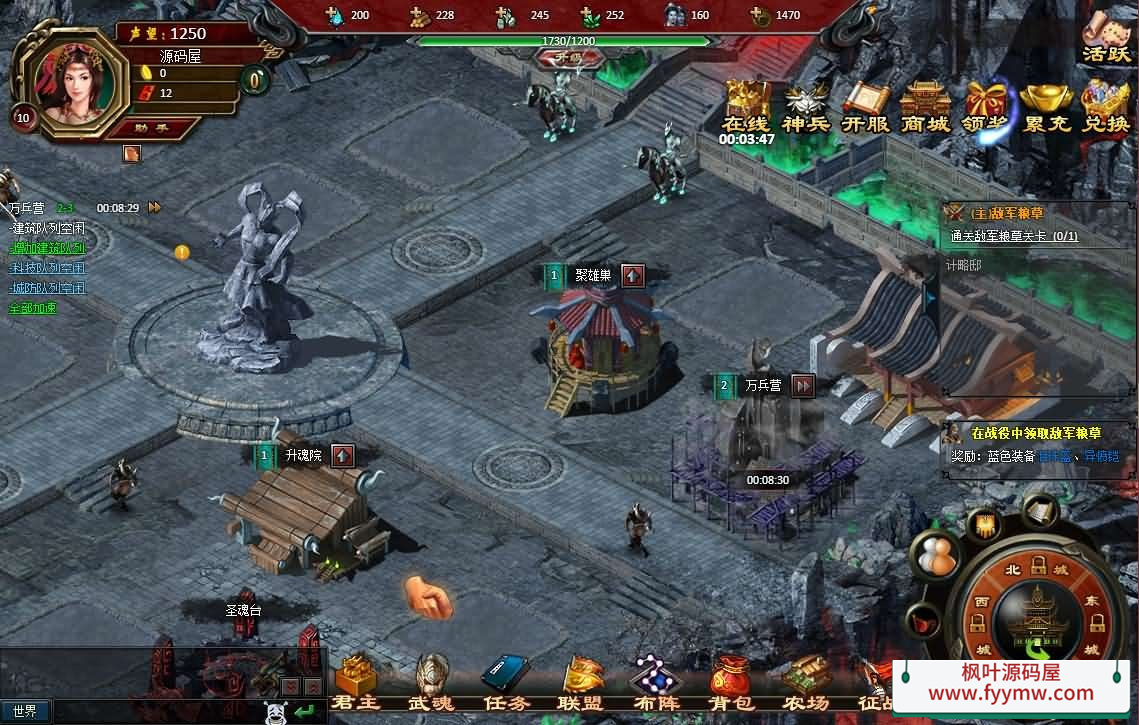
Task: Open the 背包 red bag inventory
Action: coord(731,683)
